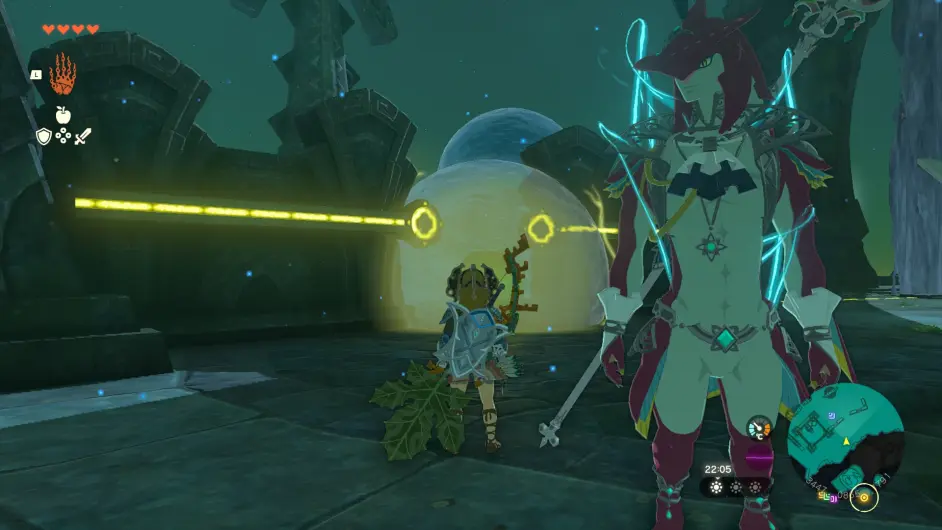
Task: Open the shield quick-select icon
Action: [x=43, y=136]
